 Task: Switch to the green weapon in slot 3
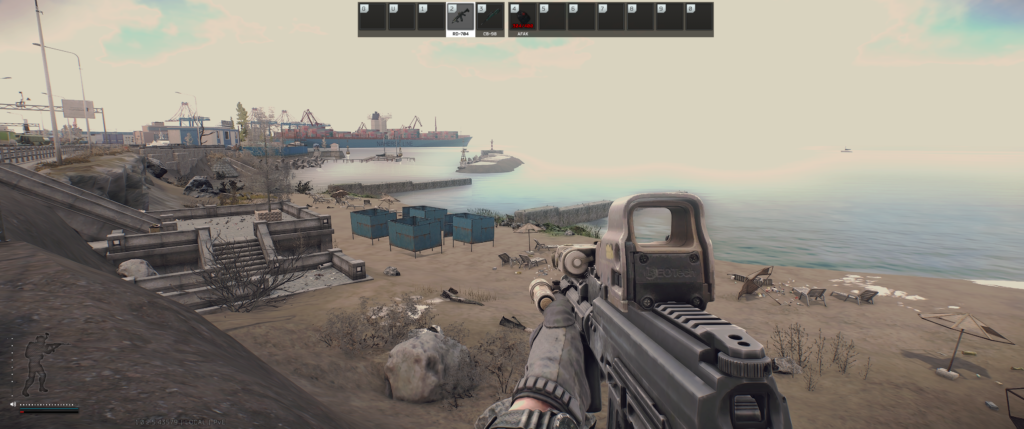[490, 19]
